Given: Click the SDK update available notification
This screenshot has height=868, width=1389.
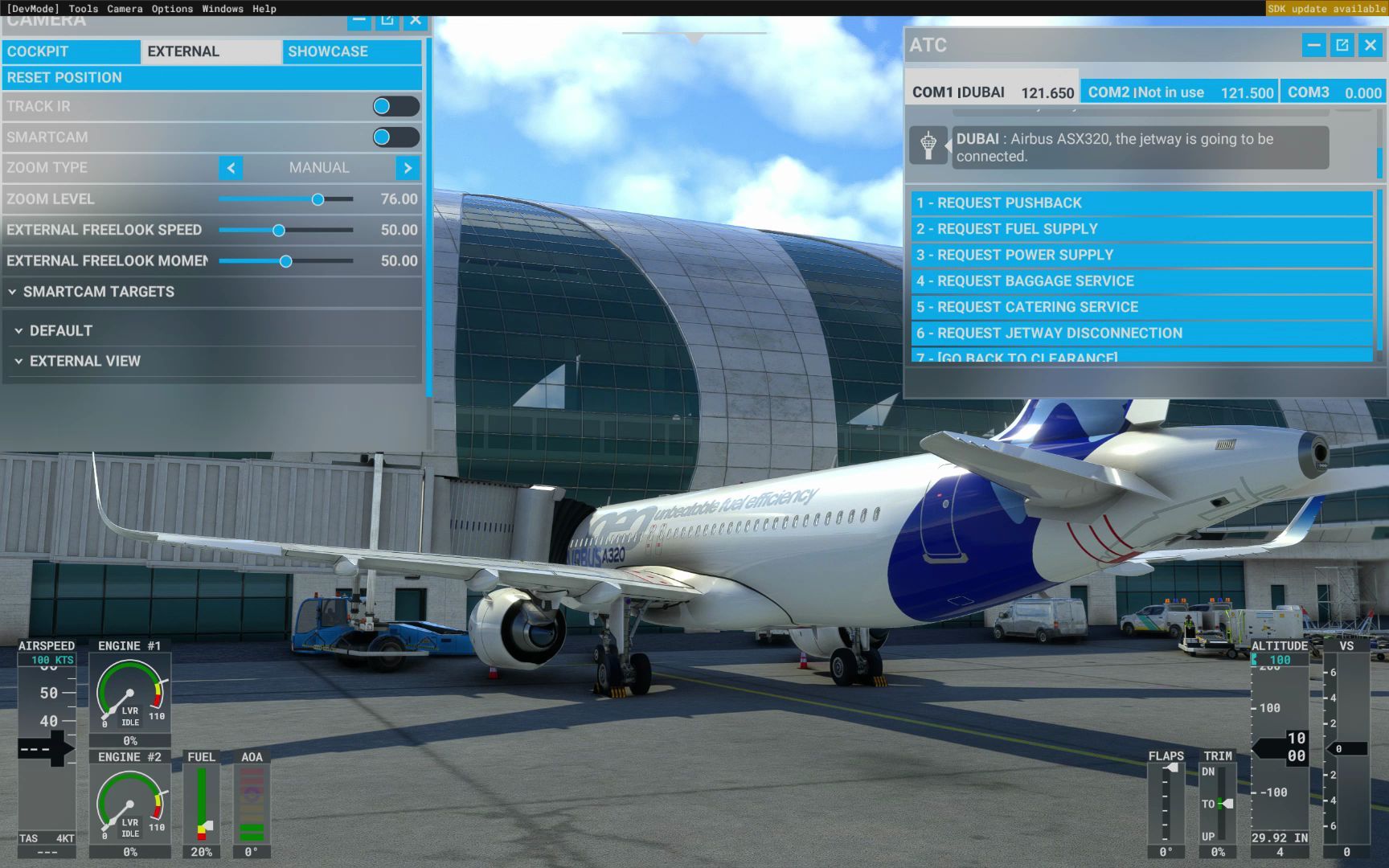Looking at the screenshot, I should (1325, 9).
